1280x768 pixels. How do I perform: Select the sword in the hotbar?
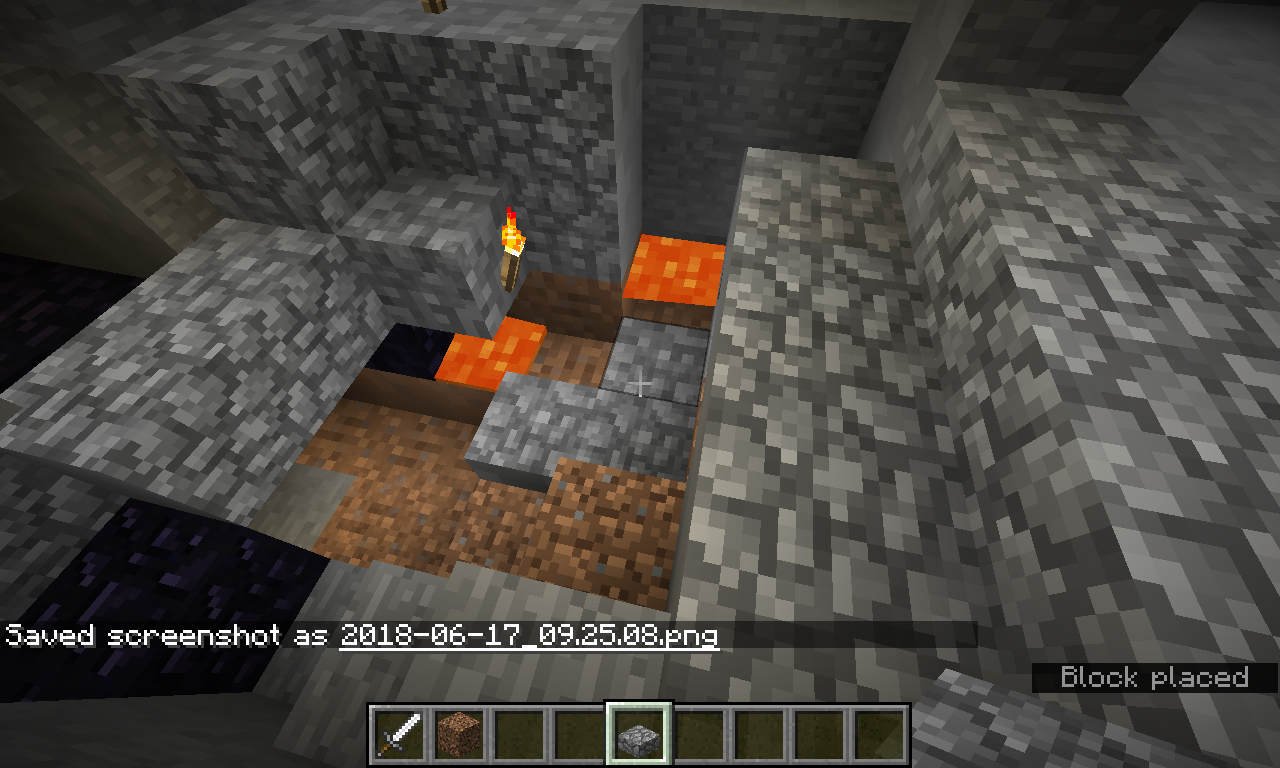pos(398,735)
